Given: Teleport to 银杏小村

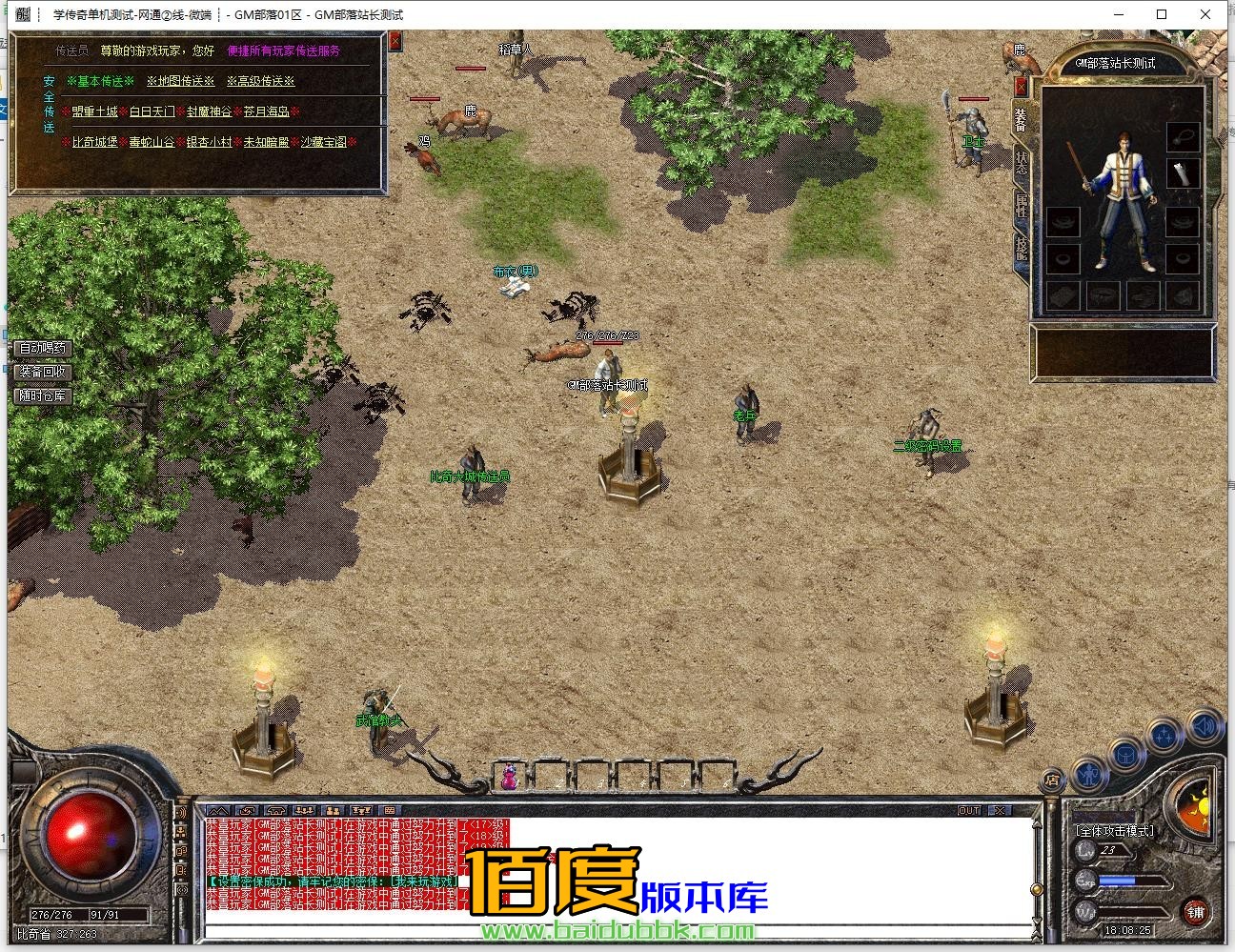Looking at the screenshot, I should pos(210,143).
